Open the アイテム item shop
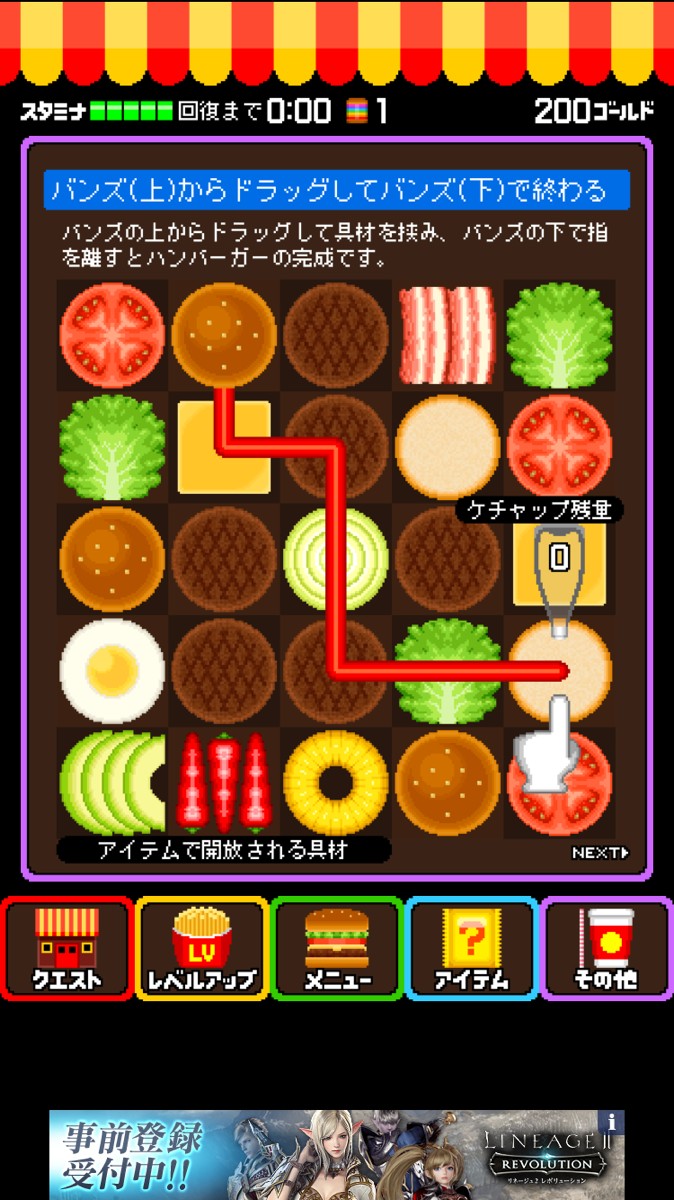Screen dimensions: 674x1200 click(472, 948)
